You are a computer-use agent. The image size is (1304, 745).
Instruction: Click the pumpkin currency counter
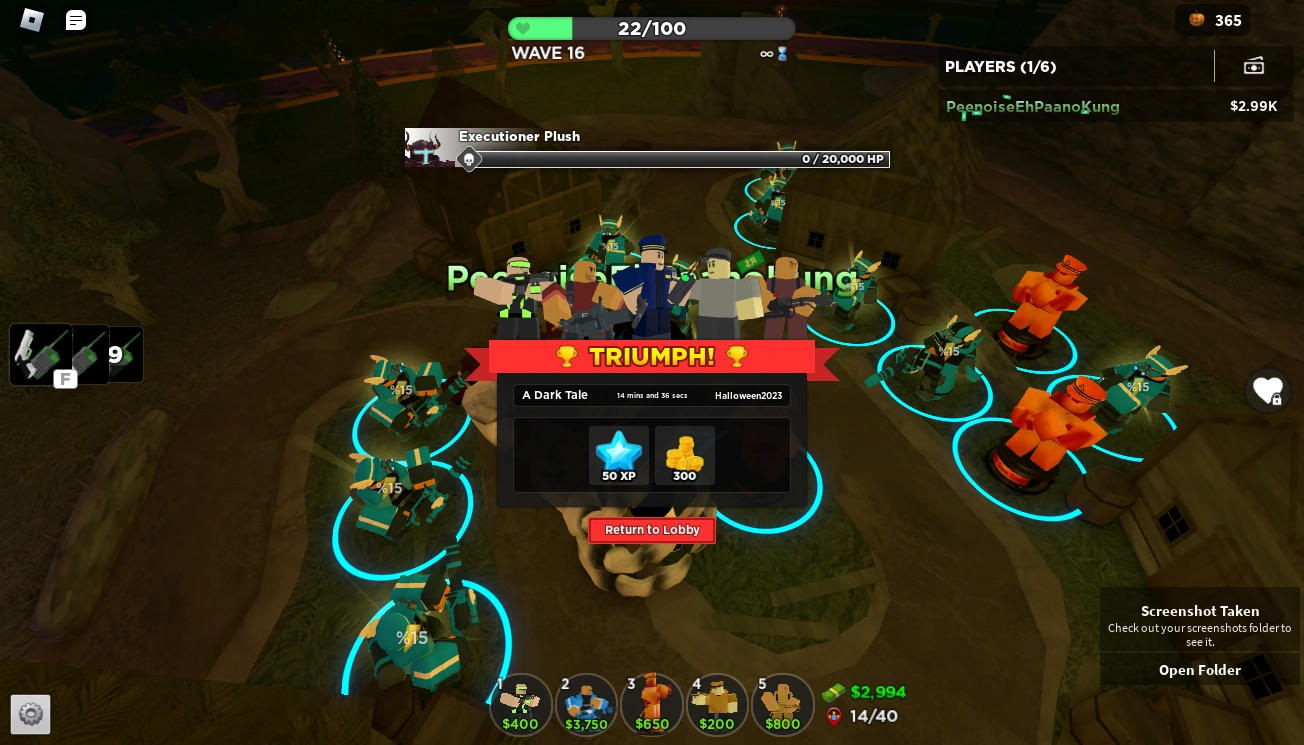click(1212, 20)
